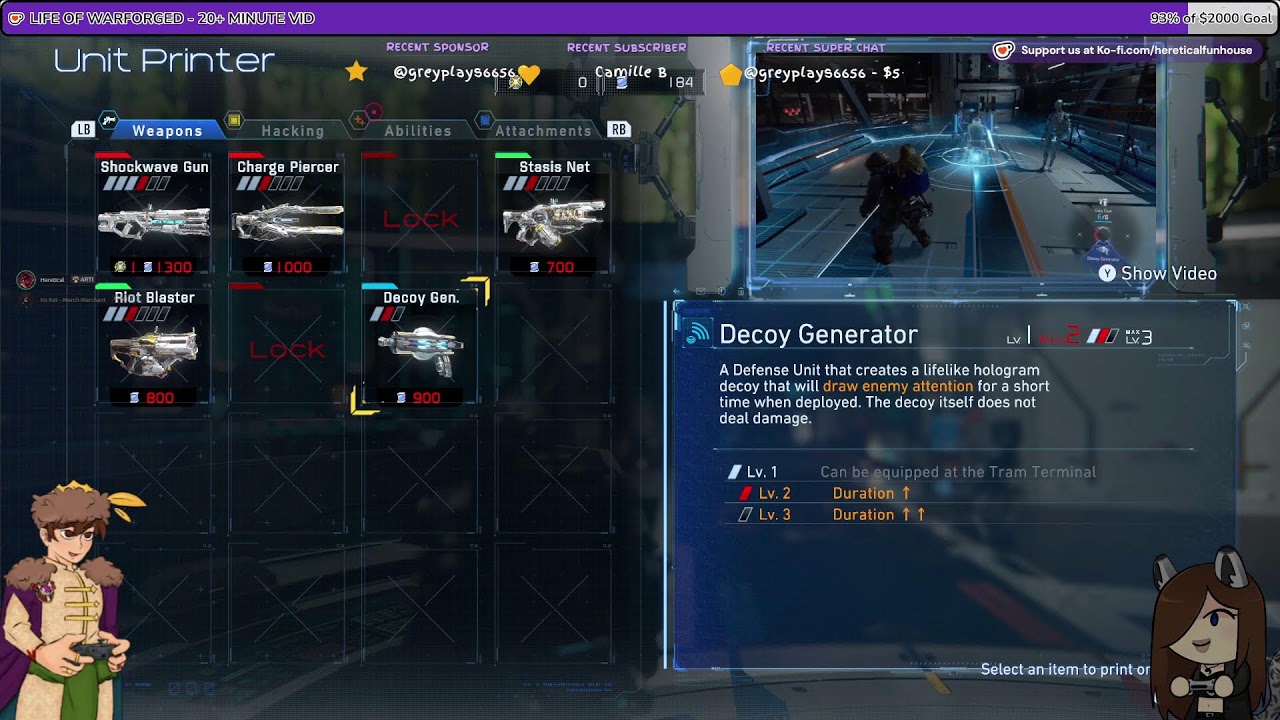Image resolution: width=1280 pixels, height=720 pixels.
Task: Select the Shockwave Gun slot
Action: coord(154,217)
